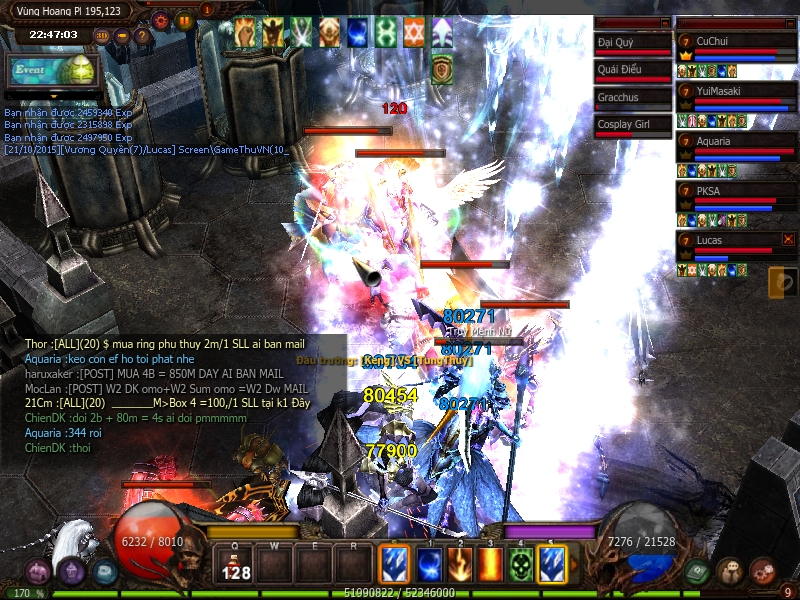Click the orange pause button
Screen dimensions: 800x600
click(x=184, y=19)
